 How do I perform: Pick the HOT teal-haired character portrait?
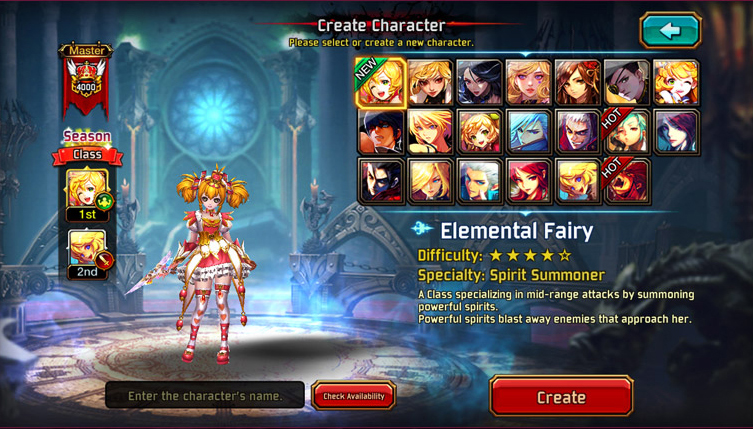[x=627, y=132]
